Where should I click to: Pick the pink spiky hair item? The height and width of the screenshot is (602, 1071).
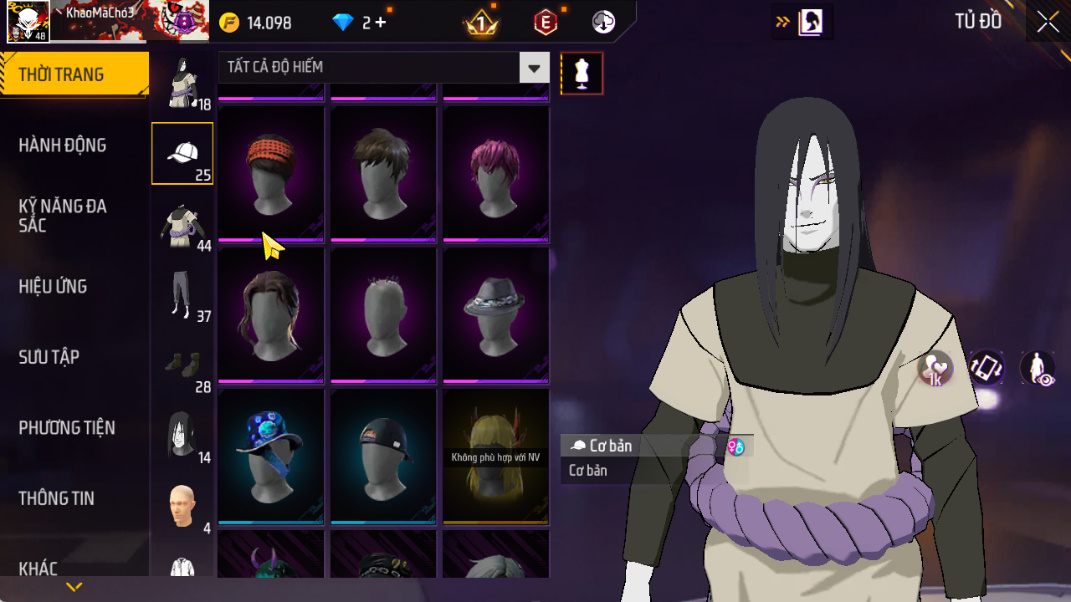pyautogui.click(x=495, y=170)
